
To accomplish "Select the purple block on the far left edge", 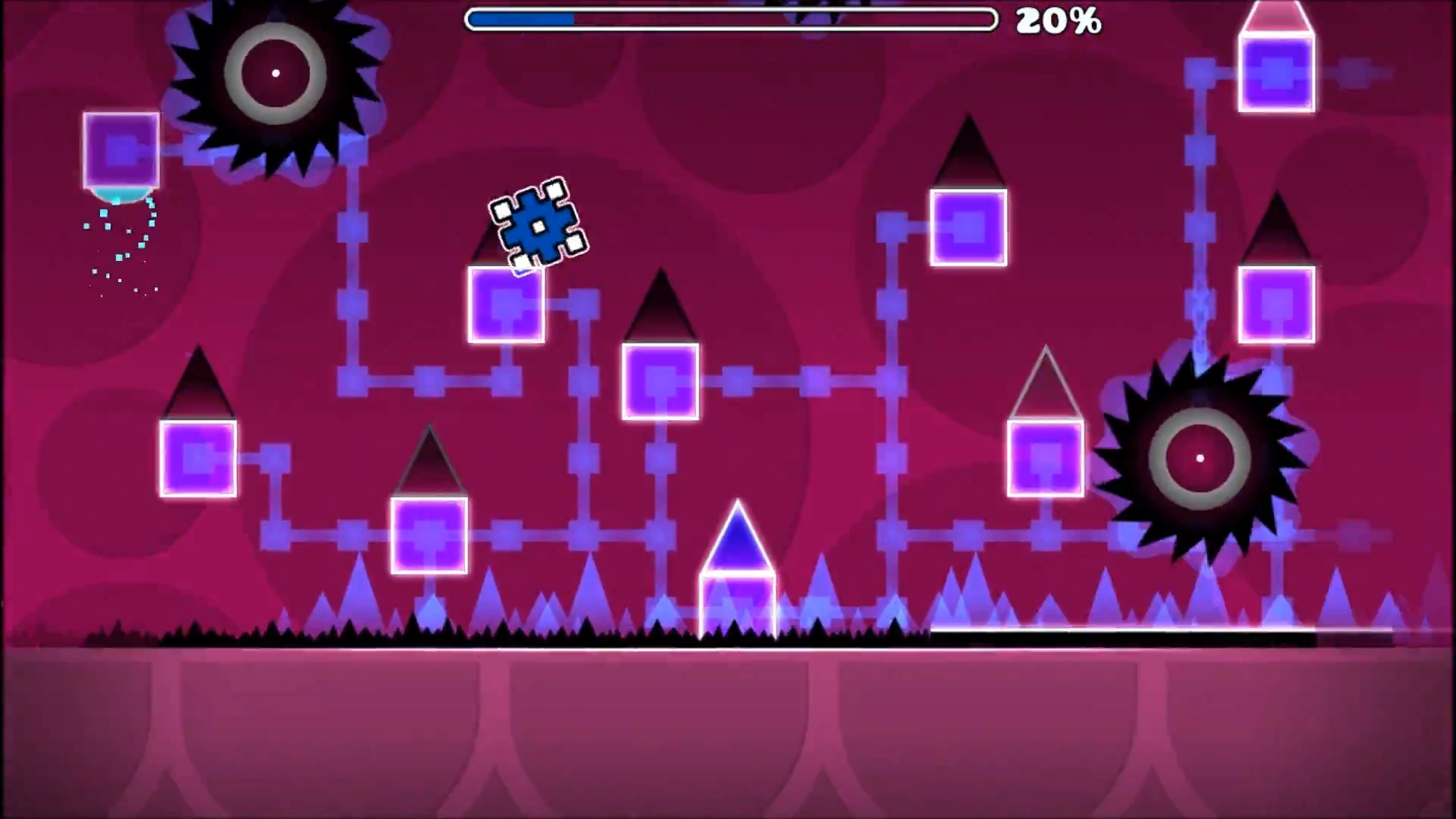I will (x=120, y=149).
